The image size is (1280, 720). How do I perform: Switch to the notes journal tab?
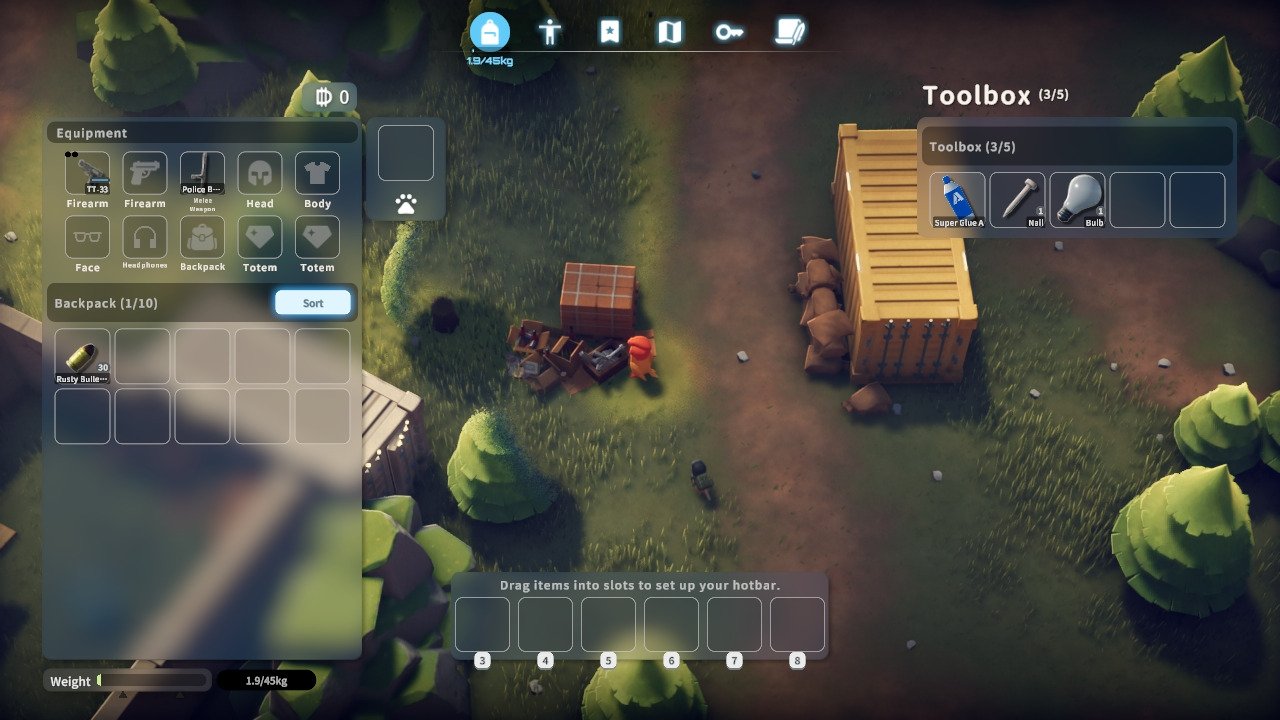[x=789, y=32]
